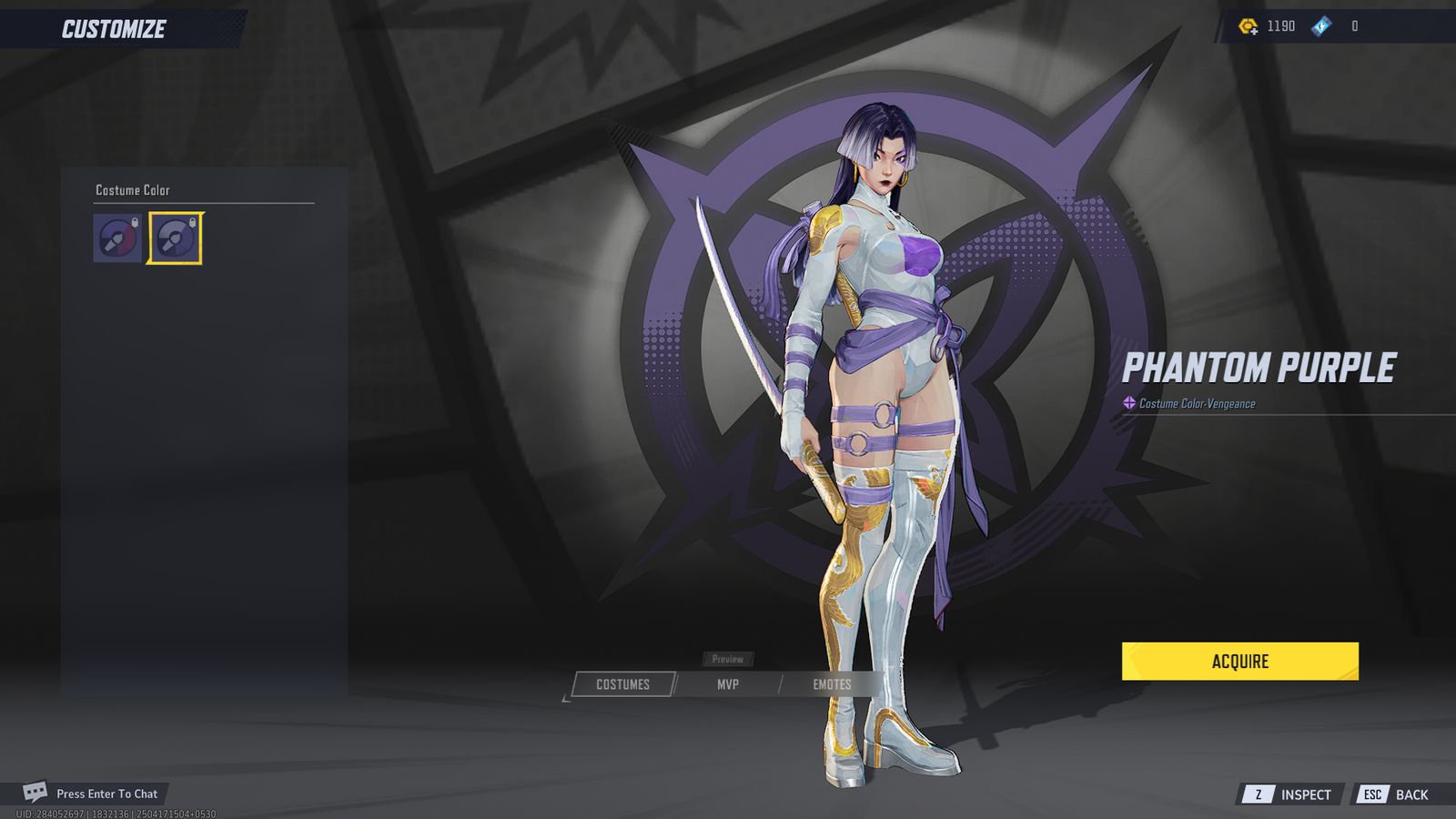Show the Emotes tab
The height and width of the screenshot is (819, 1456).
[x=832, y=684]
